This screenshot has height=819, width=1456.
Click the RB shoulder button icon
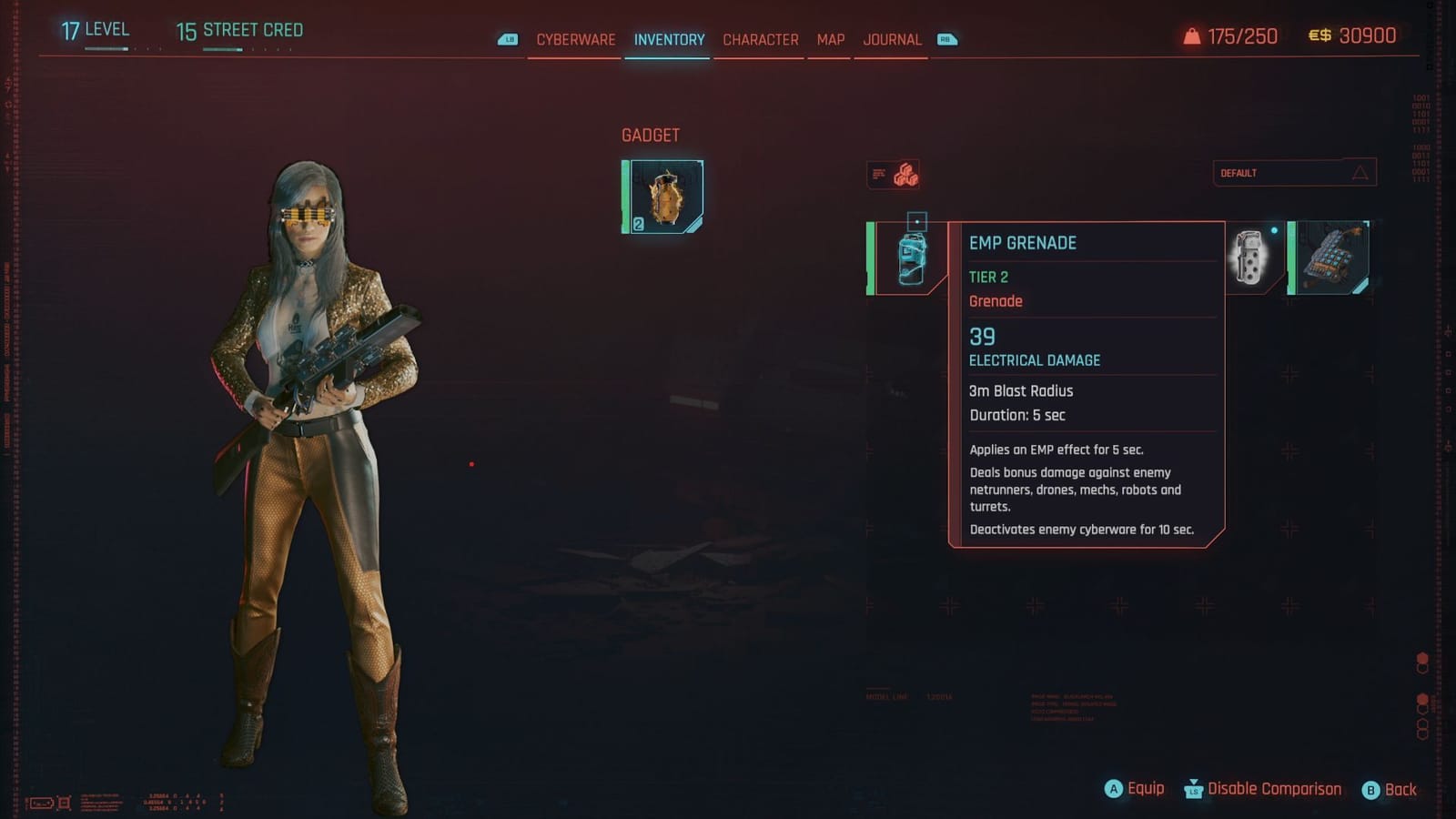pyautogui.click(x=946, y=40)
